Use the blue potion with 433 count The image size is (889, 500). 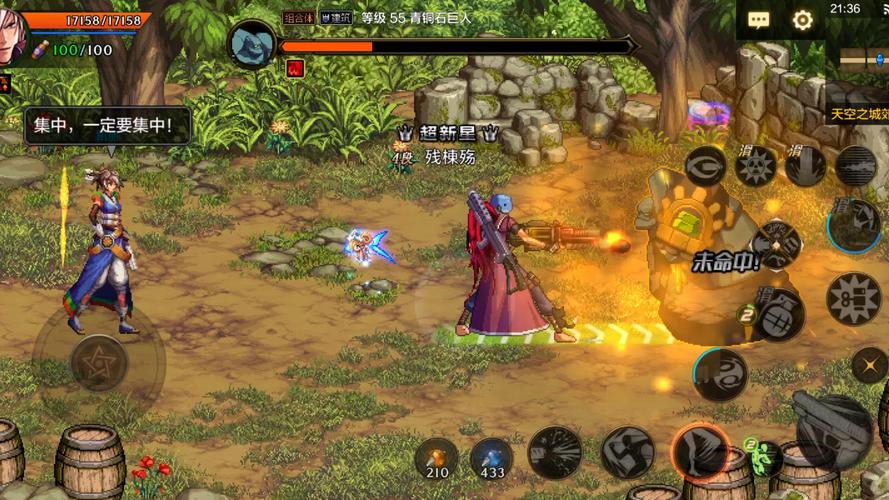(x=492, y=457)
